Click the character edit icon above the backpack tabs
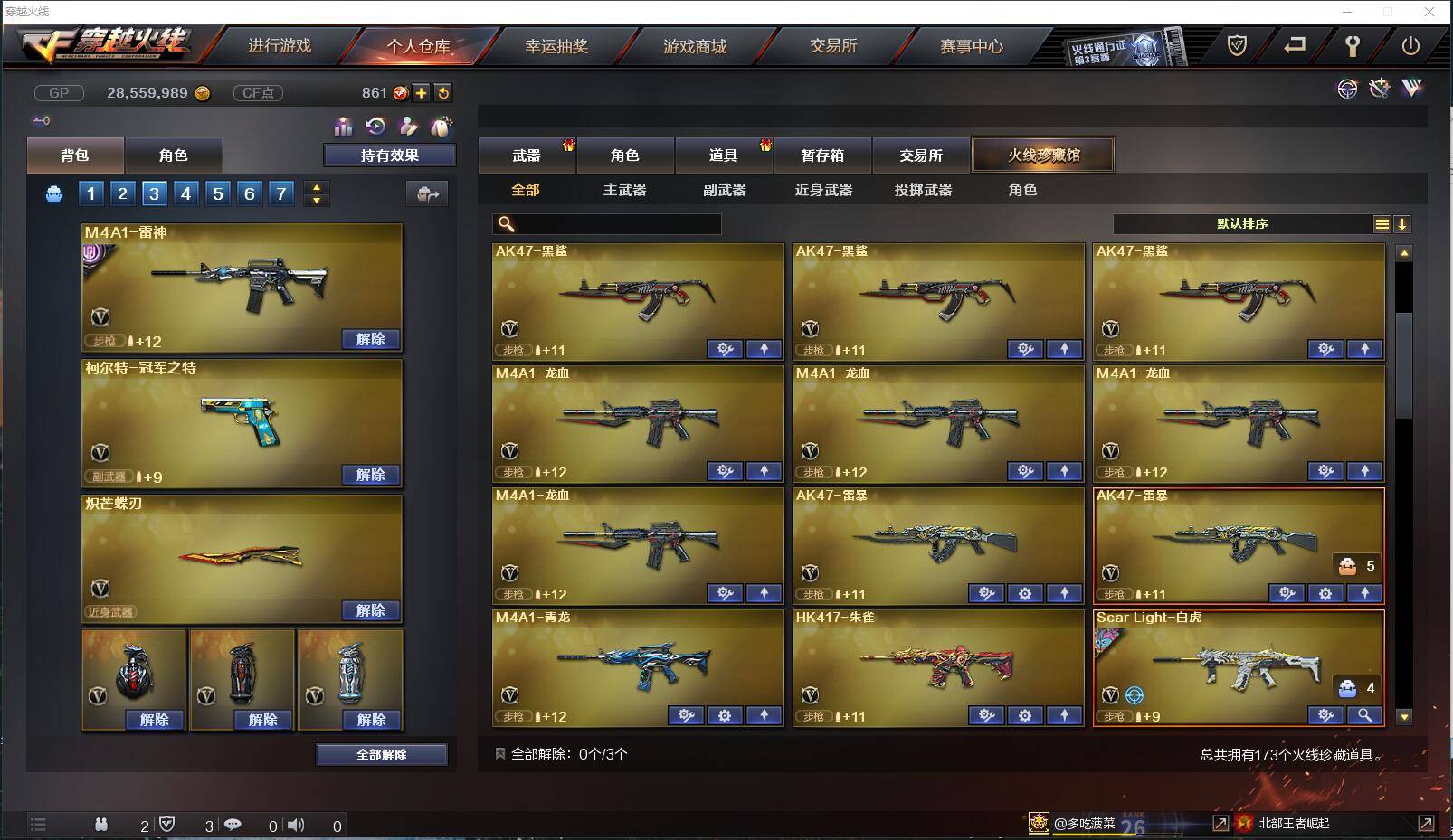Image resolution: width=1453 pixels, height=840 pixels. pos(410,127)
